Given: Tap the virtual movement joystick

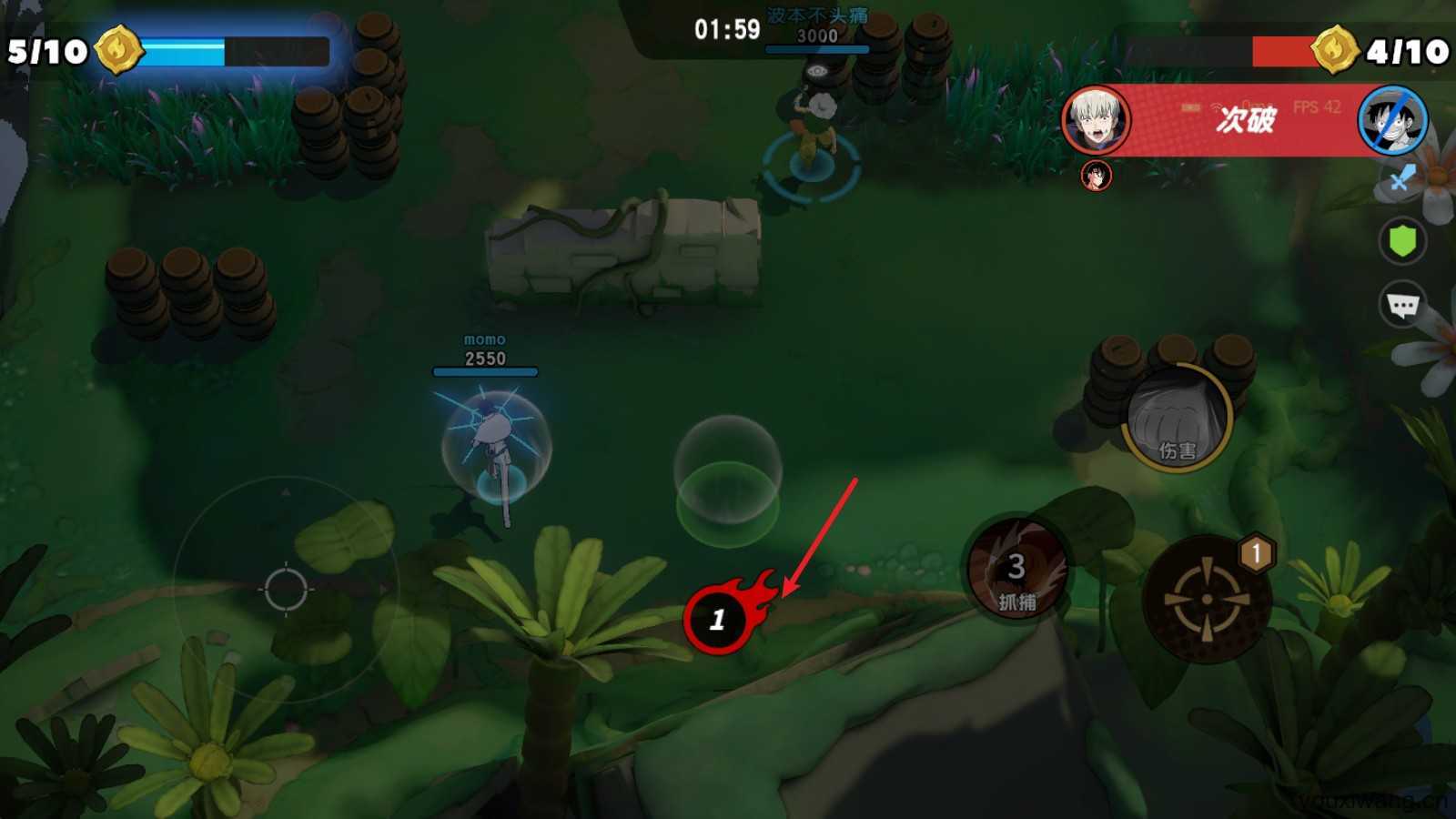Looking at the screenshot, I should pos(286,589).
